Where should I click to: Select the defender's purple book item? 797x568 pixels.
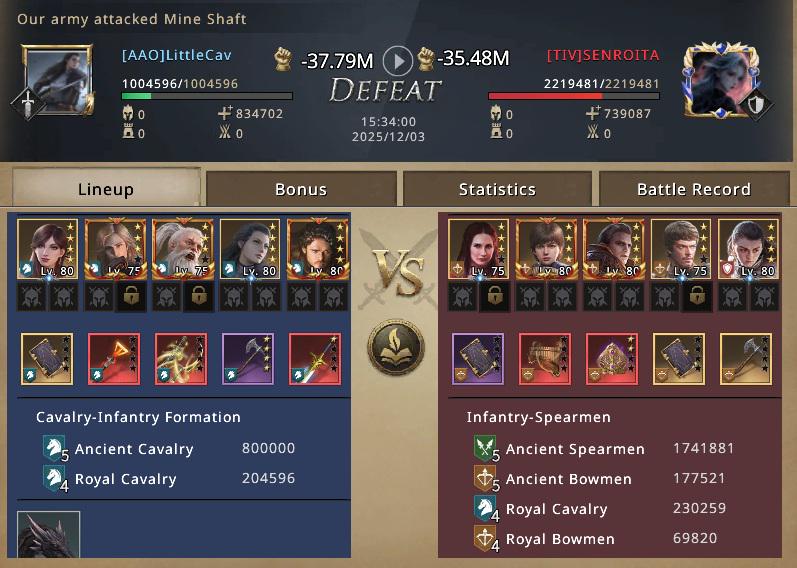click(x=478, y=359)
